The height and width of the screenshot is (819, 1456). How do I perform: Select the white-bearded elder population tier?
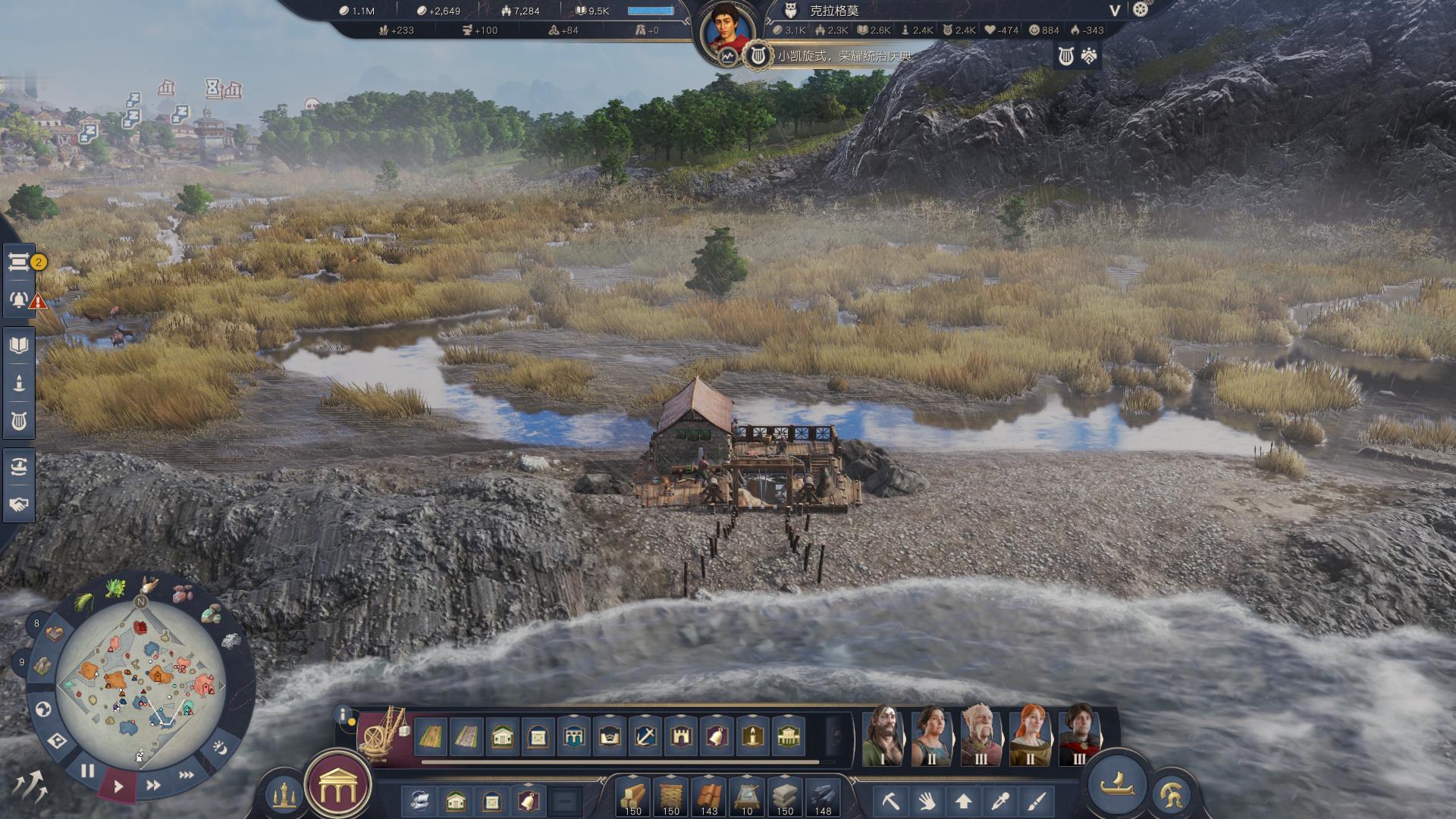click(x=981, y=735)
